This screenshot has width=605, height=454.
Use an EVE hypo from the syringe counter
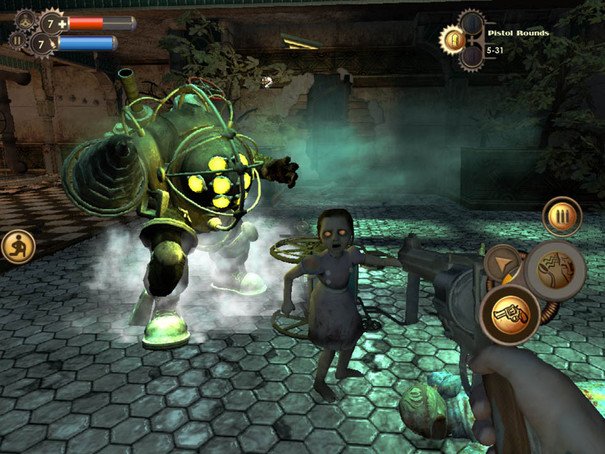pyautogui.click(x=42, y=43)
